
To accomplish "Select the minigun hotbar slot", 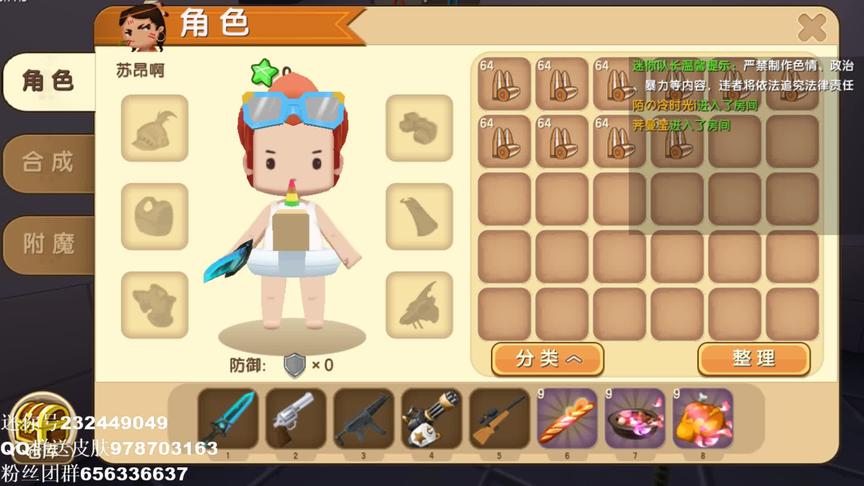I will click(x=431, y=418).
